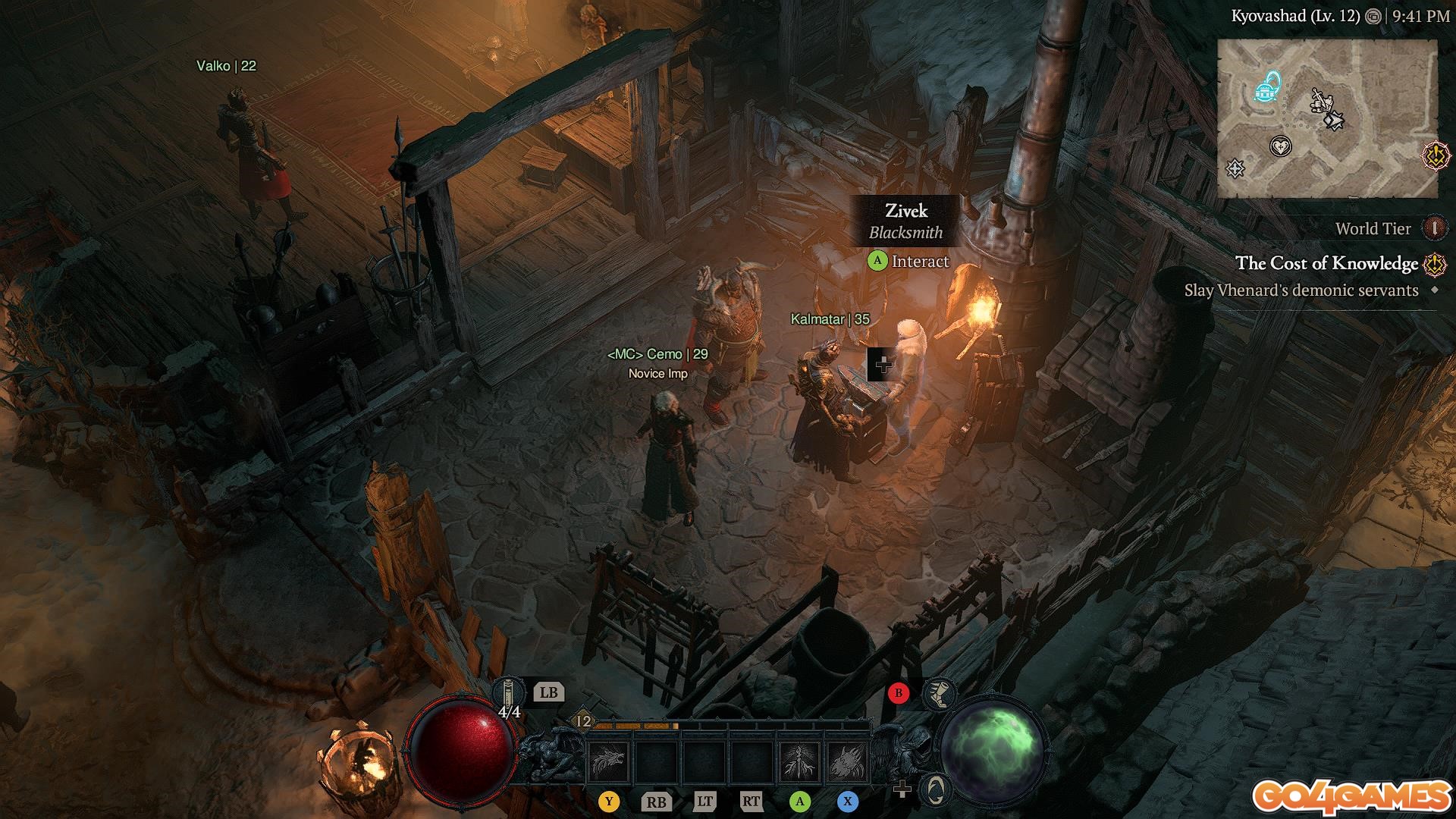1456x819 pixels.
Task: Select the Zivek Blacksmith nameplate
Action: click(906, 221)
